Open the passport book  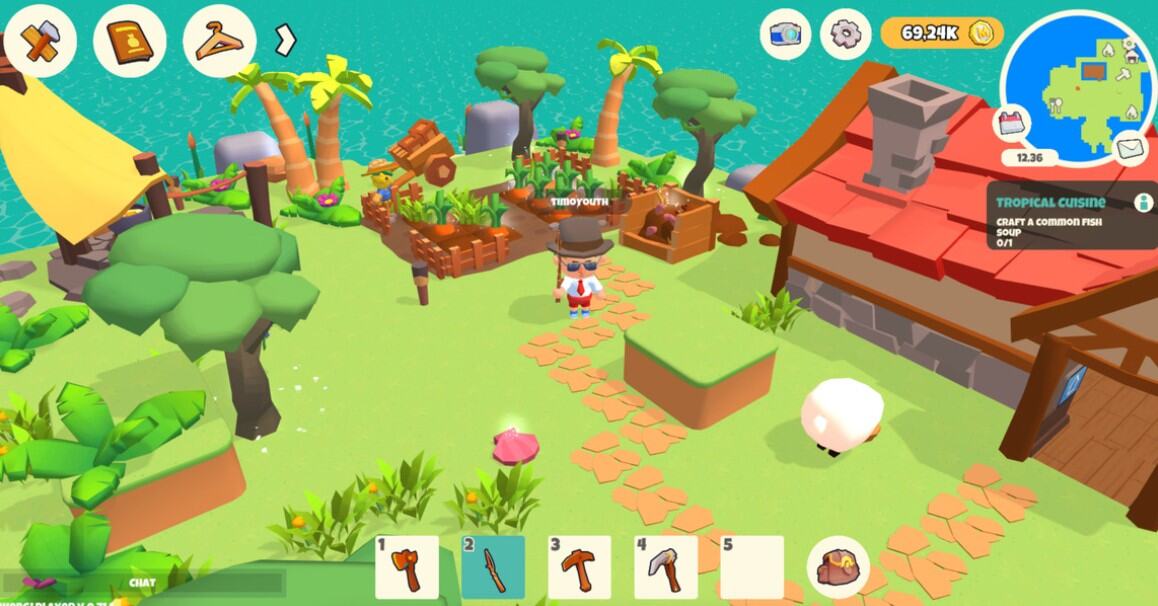pyautogui.click(x=129, y=41)
